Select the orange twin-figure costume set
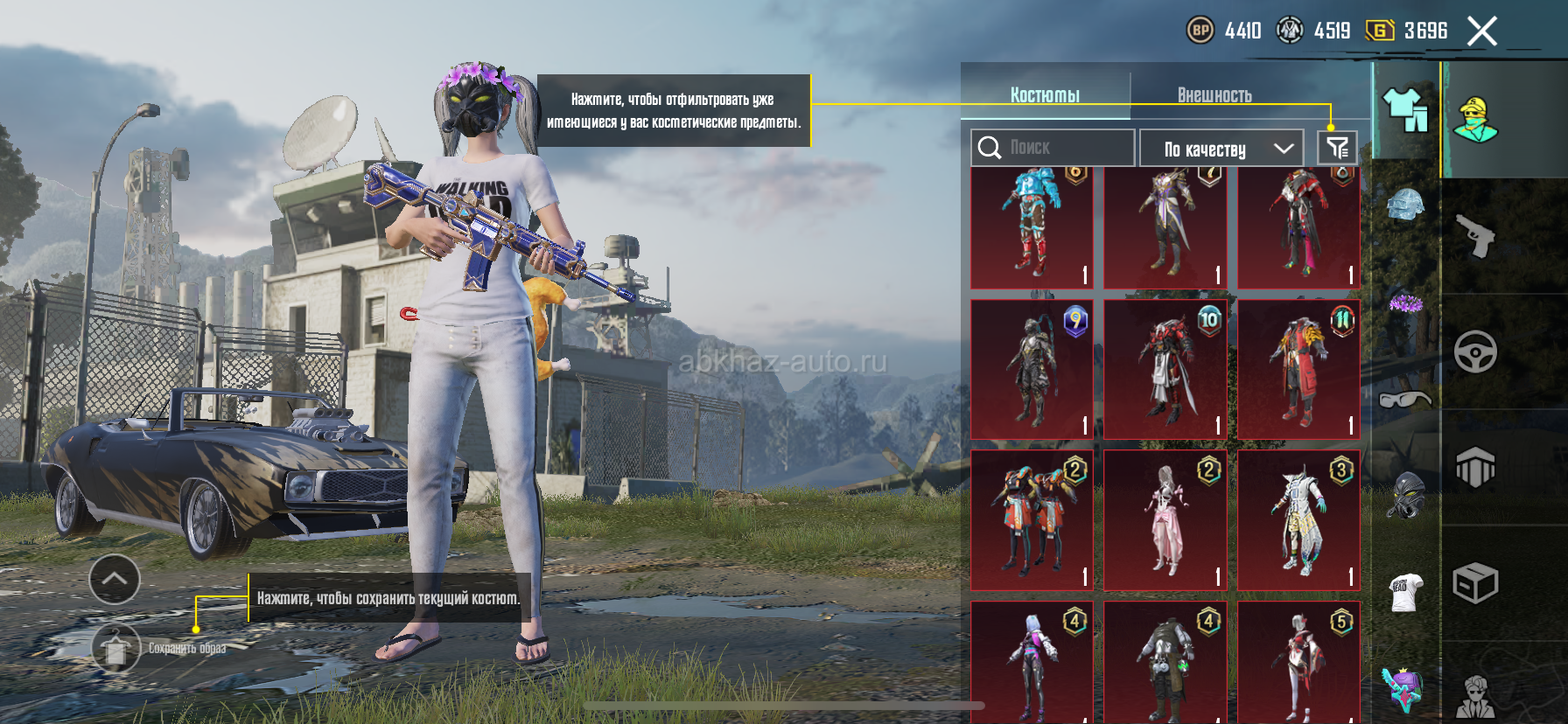1568x724 pixels. tap(1032, 520)
